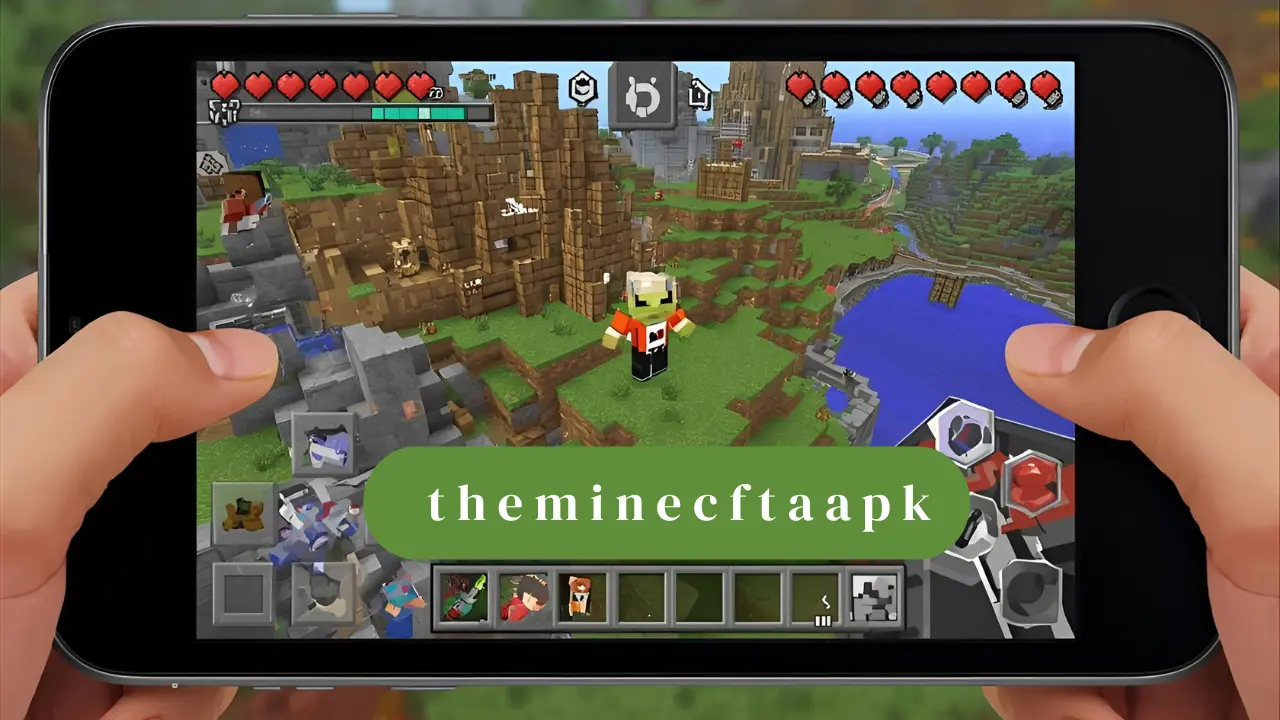Open the pause menu button at top center
Screen dimensions: 1280x720
pos(644,92)
